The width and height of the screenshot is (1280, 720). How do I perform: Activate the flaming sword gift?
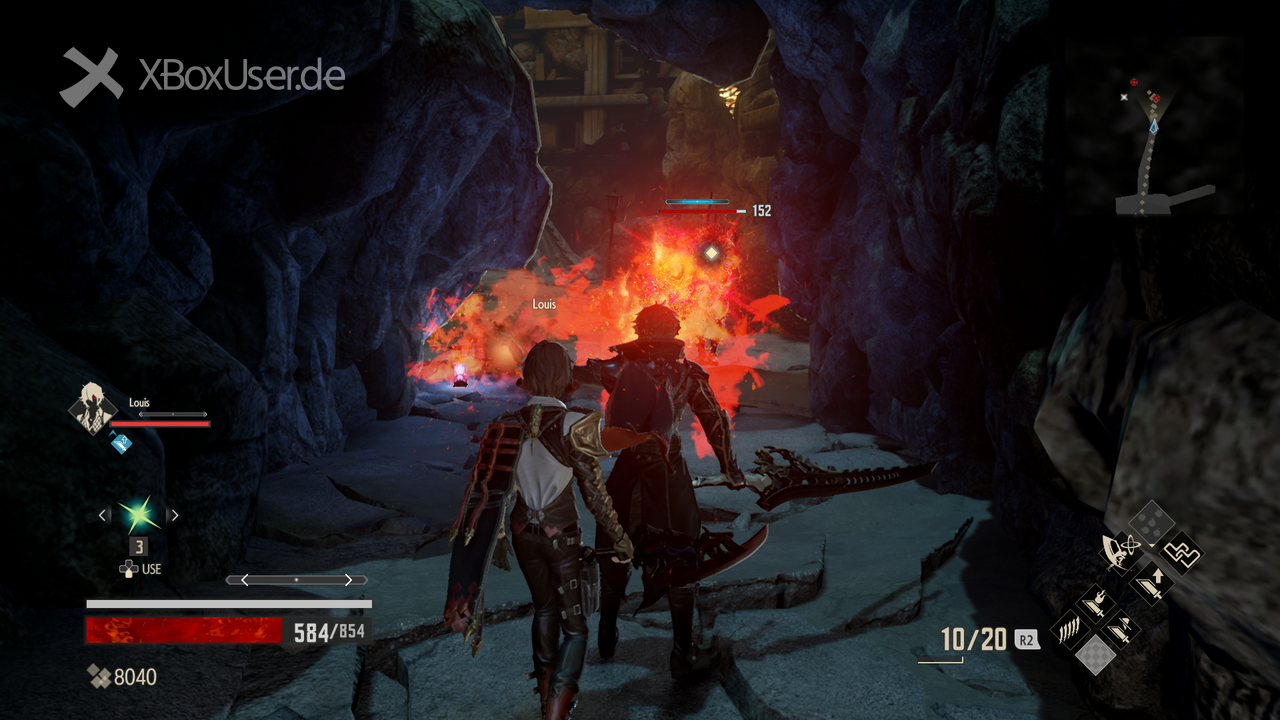[x=1095, y=605]
